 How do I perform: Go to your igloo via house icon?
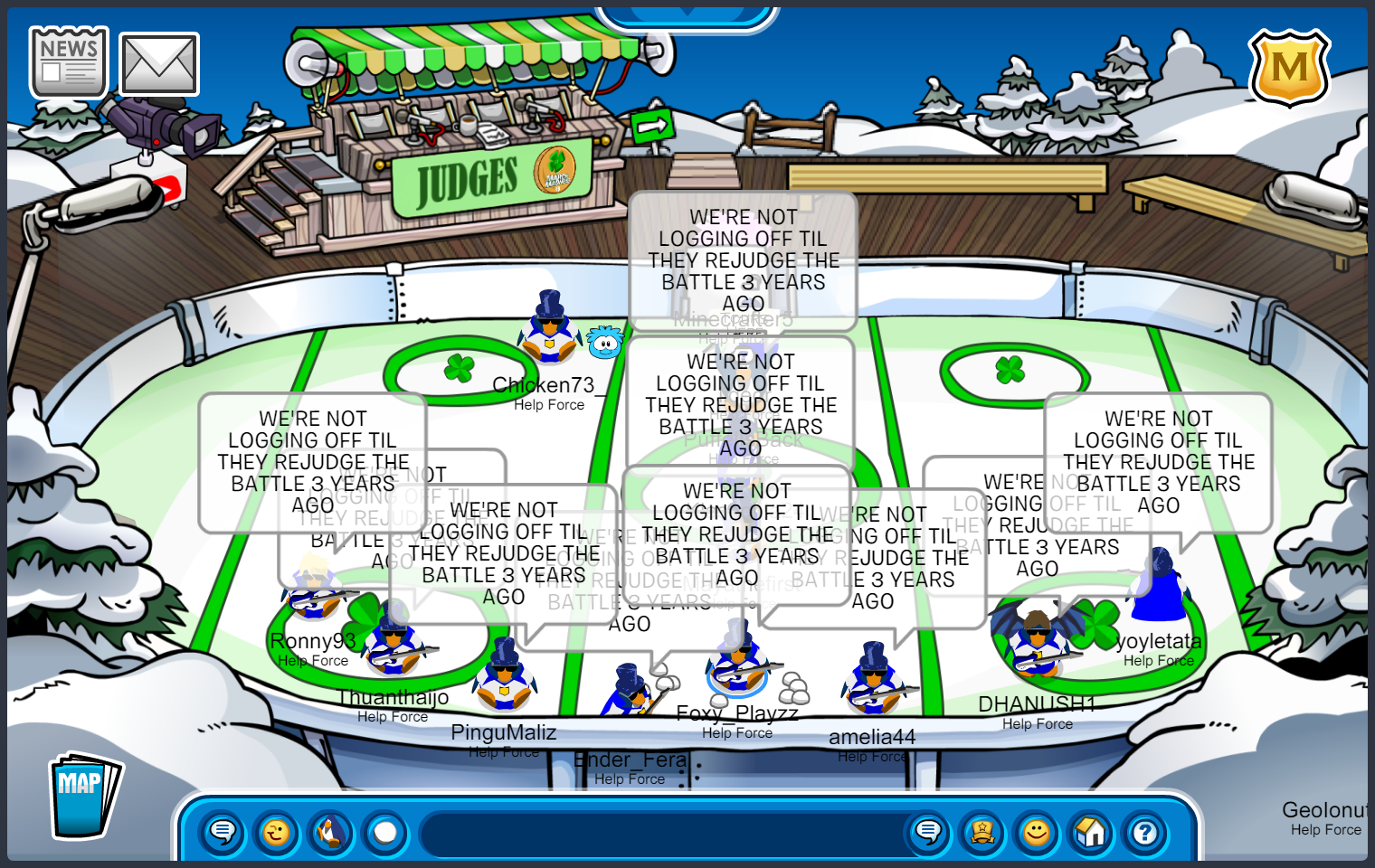pos(1091,832)
